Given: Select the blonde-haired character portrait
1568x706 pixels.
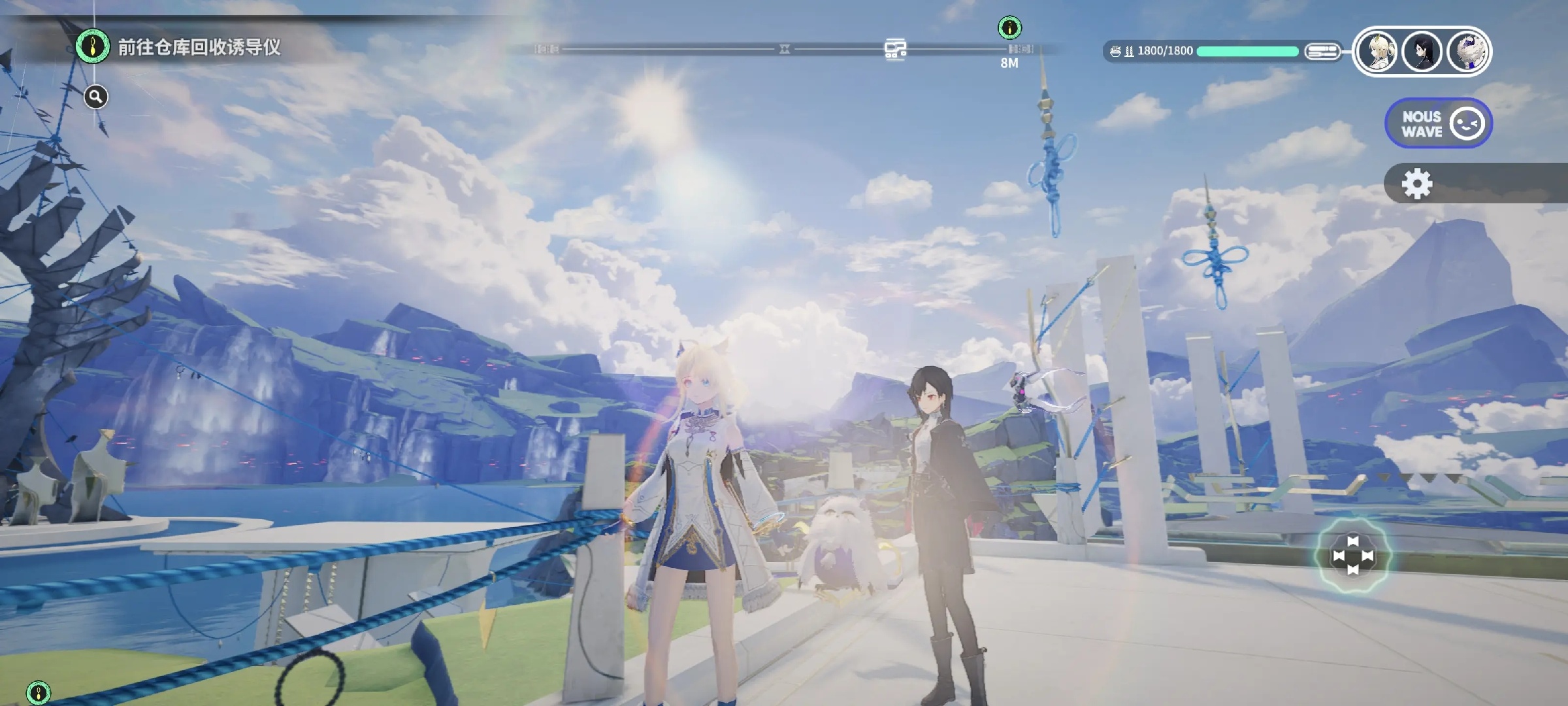Looking at the screenshot, I should pyautogui.click(x=1377, y=51).
